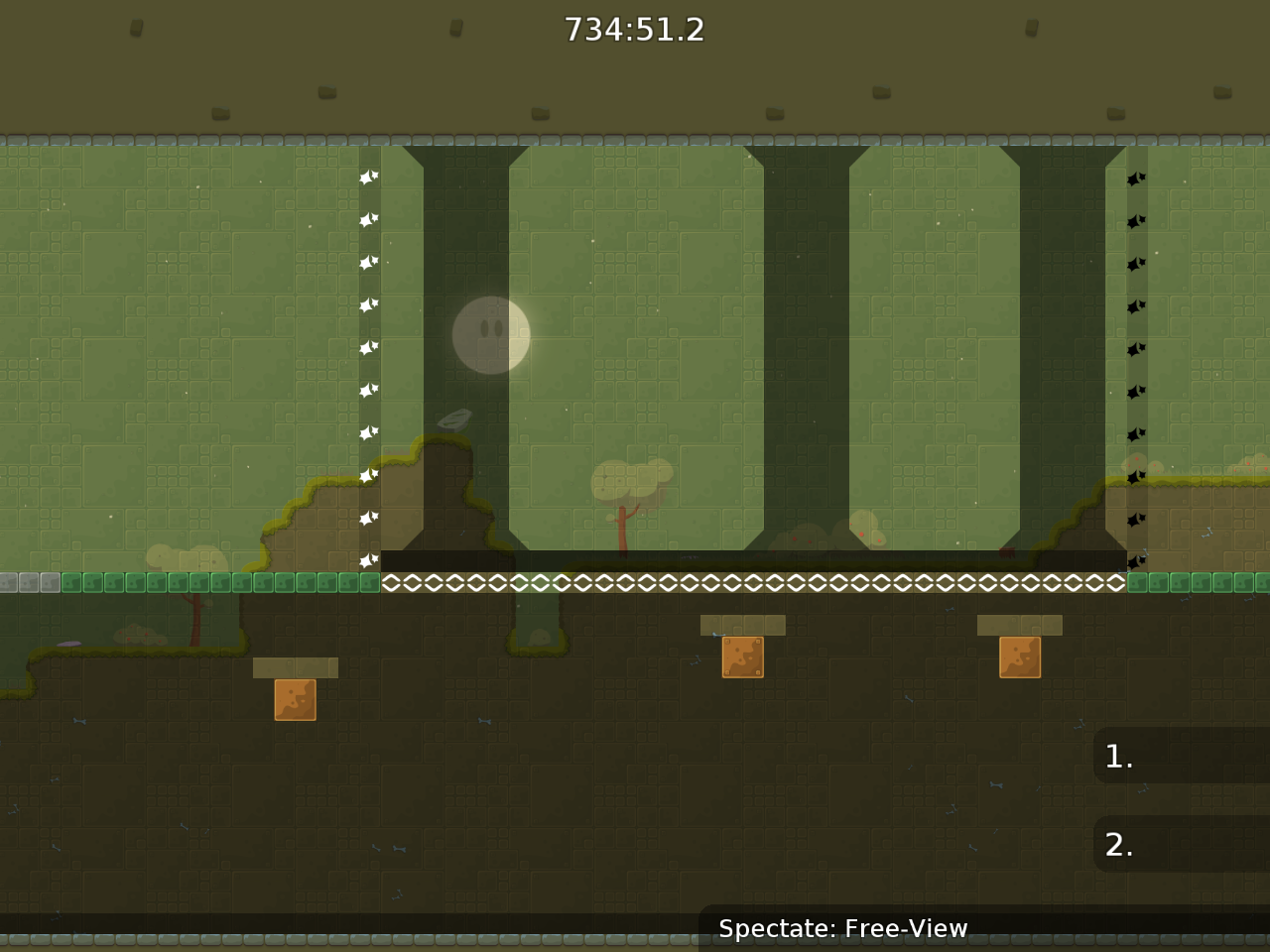Click the lowest white star near the grass ledge
This screenshot has height=952, width=1270.
(367, 560)
